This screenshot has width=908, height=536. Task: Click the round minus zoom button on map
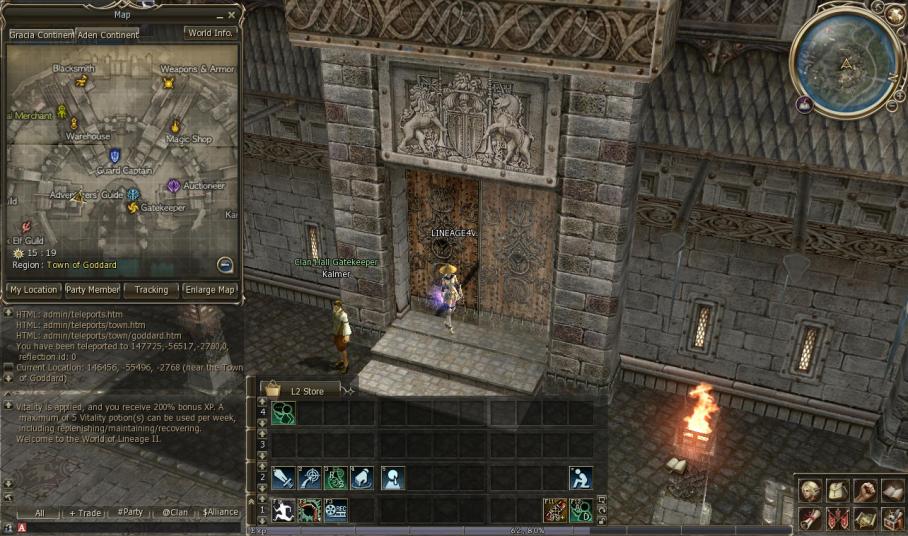coord(225,265)
